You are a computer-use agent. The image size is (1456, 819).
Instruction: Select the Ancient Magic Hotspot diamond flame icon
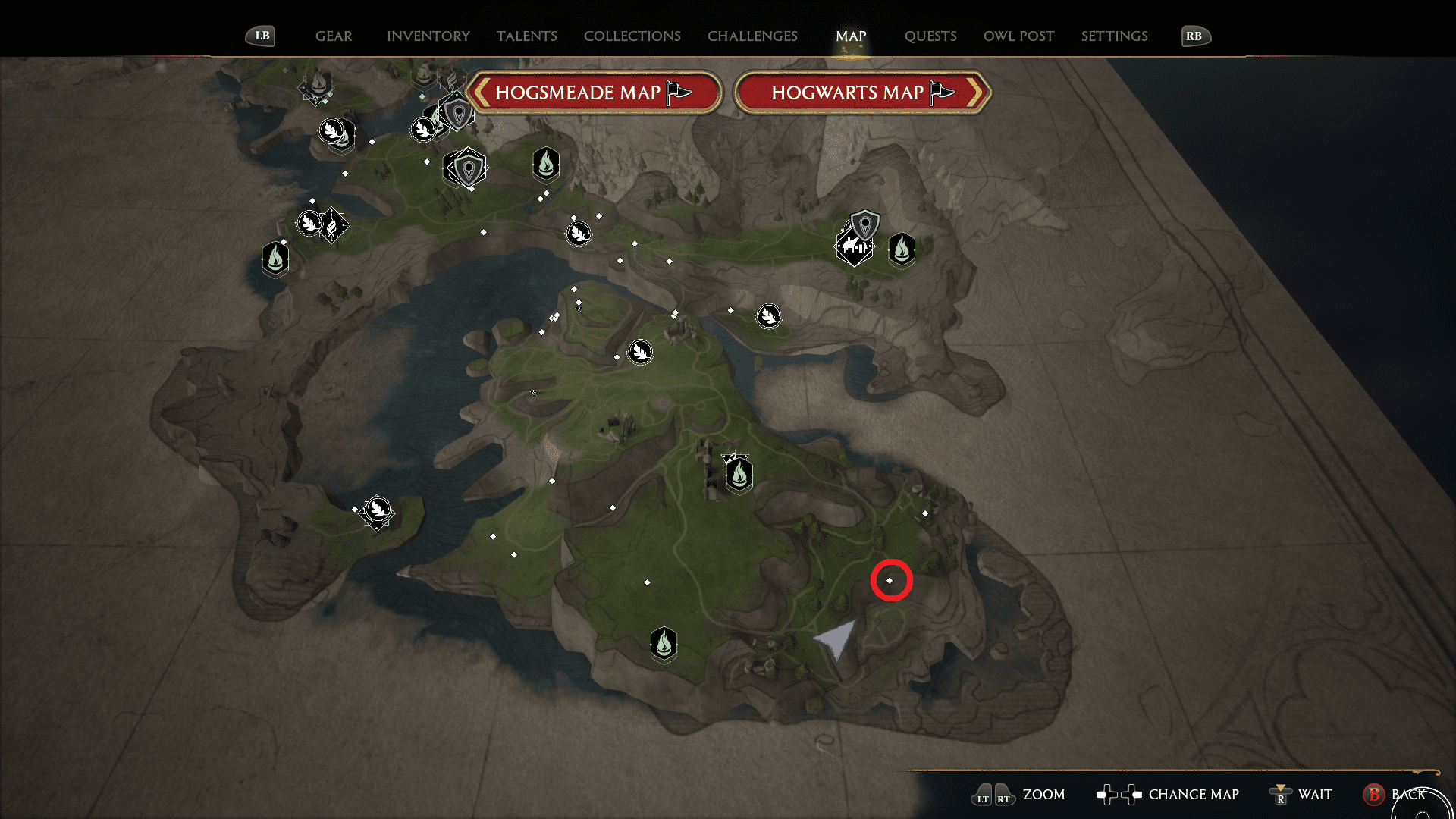pos(331,225)
